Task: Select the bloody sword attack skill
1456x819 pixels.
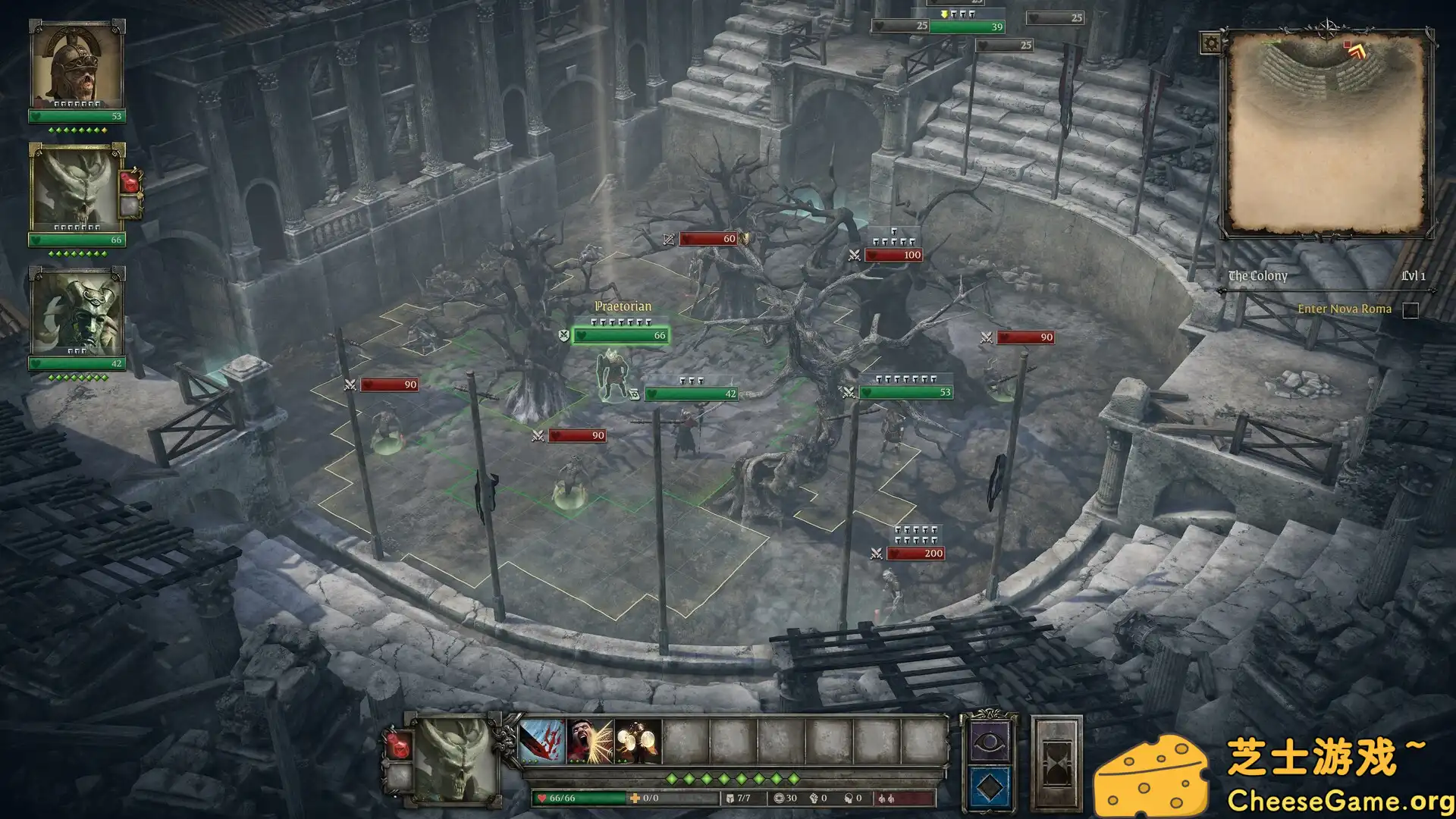Action: pyautogui.click(x=542, y=739)
